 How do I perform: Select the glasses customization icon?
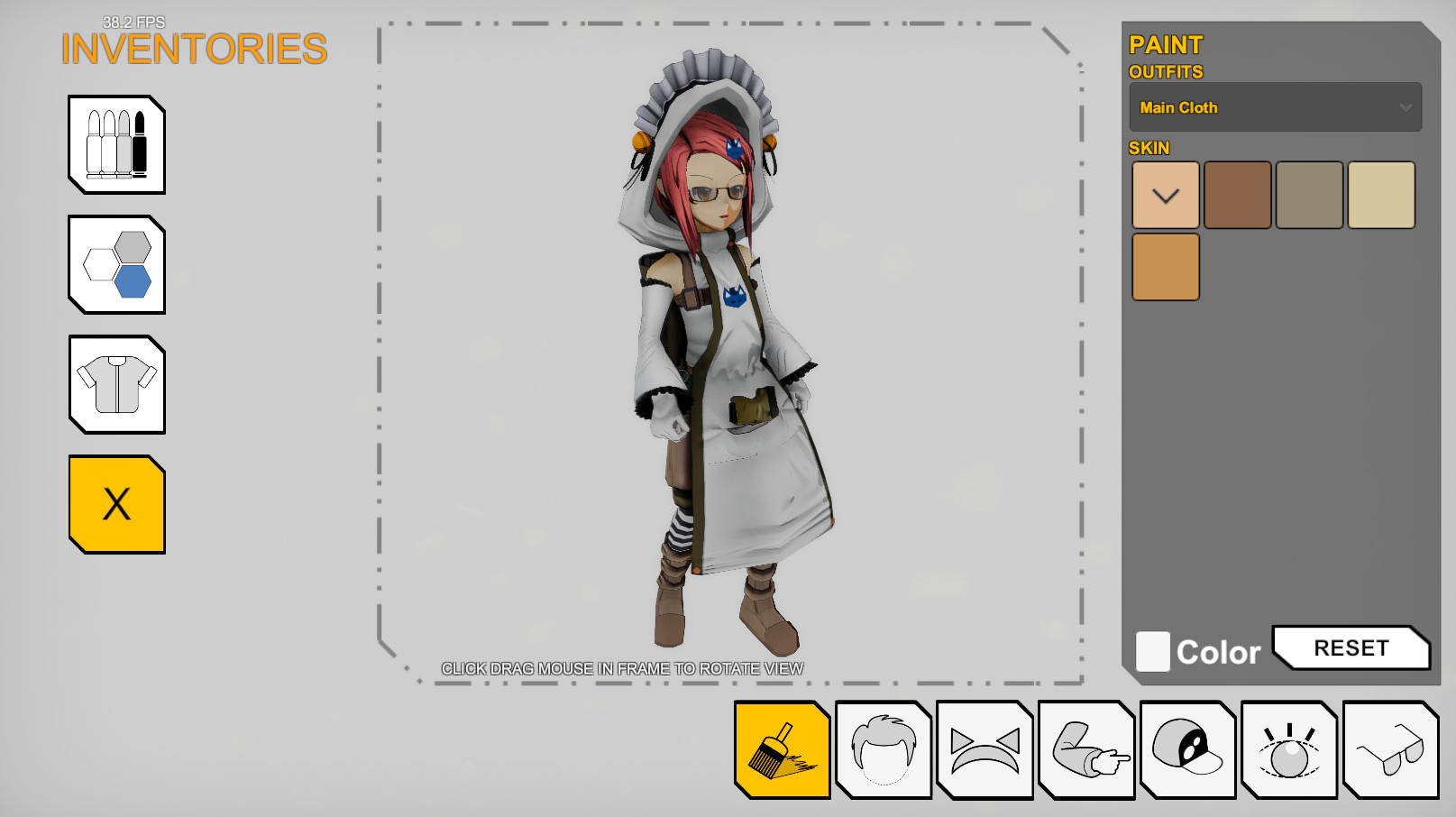tap(1390, 749)
